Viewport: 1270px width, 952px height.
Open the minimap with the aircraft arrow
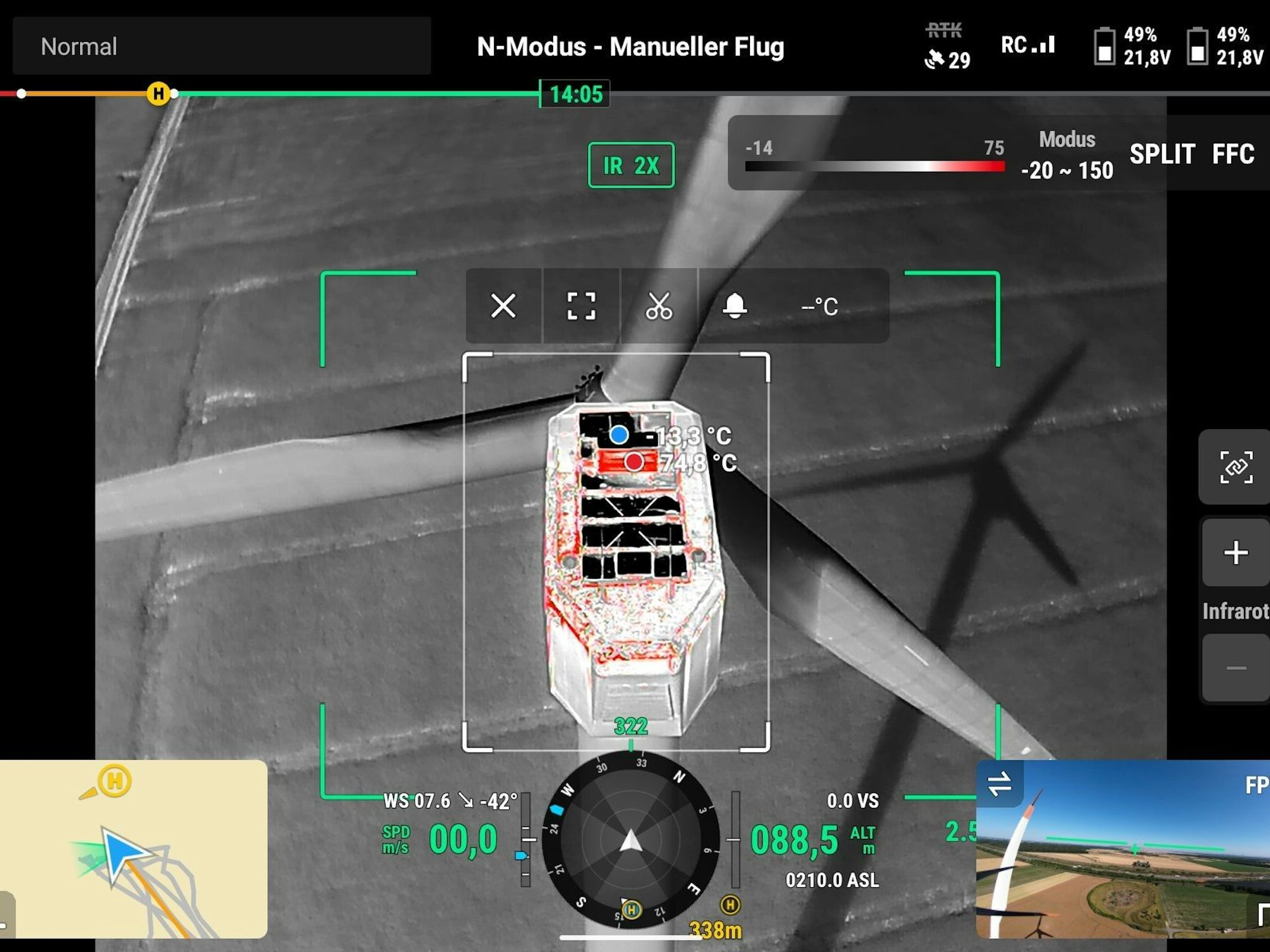(x=133, y=849)
